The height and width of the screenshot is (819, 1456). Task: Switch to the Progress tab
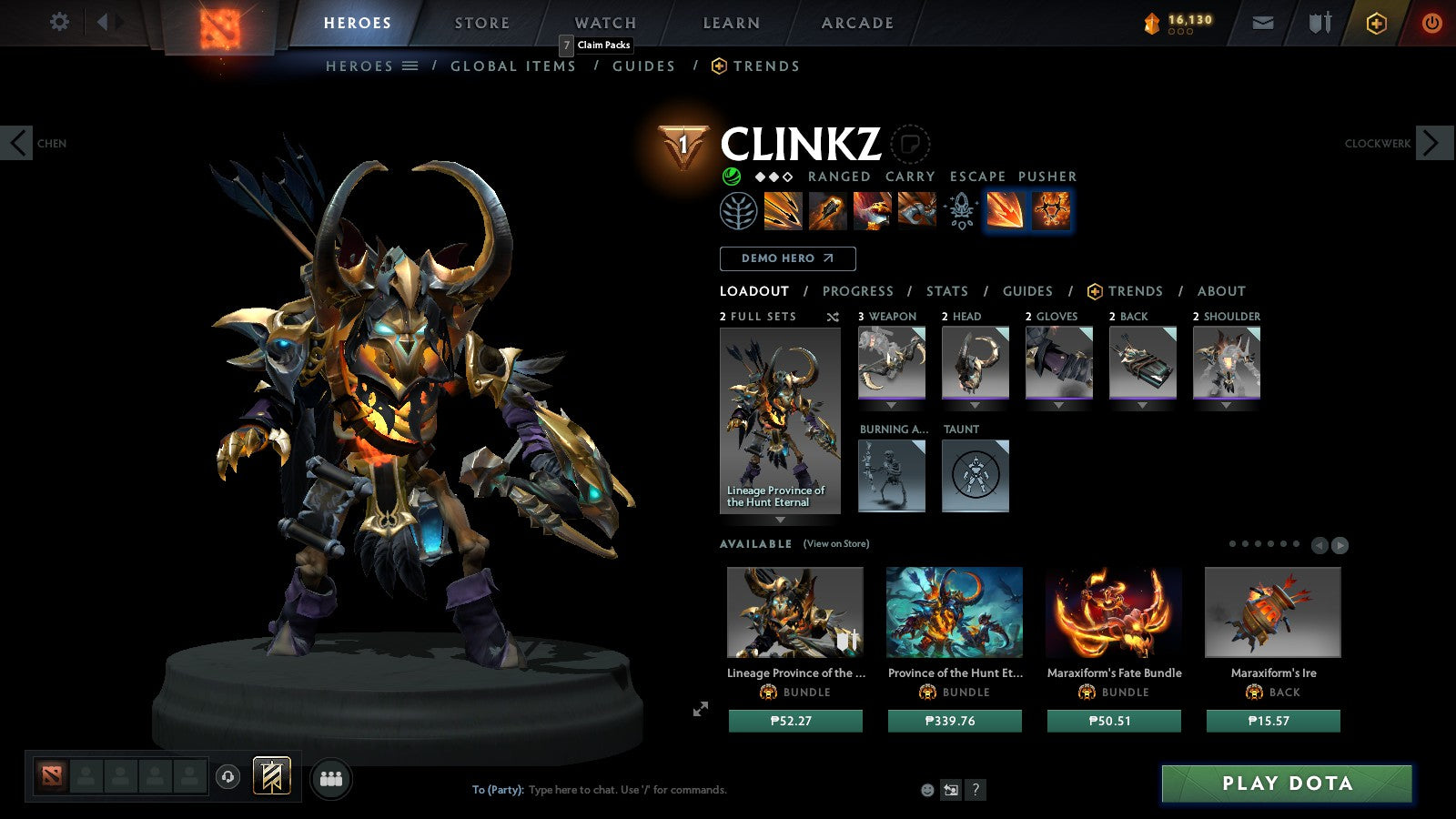858,291
